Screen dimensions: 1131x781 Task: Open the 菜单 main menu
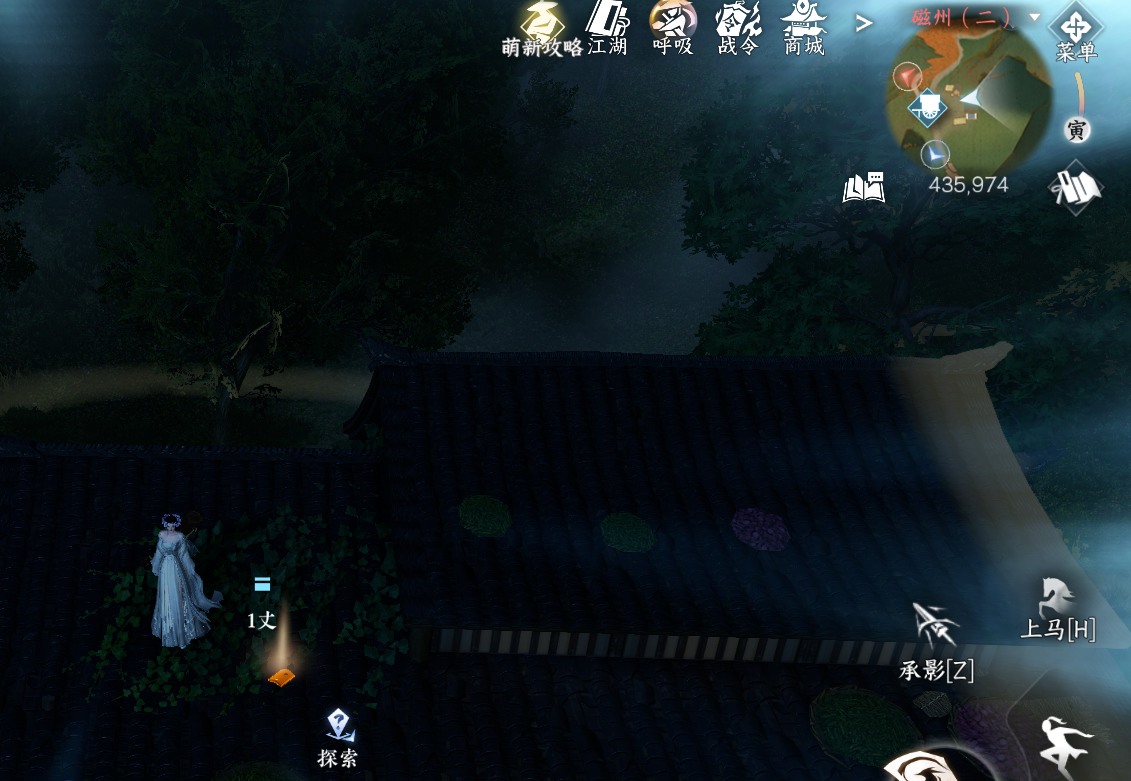coord(1076,33)
